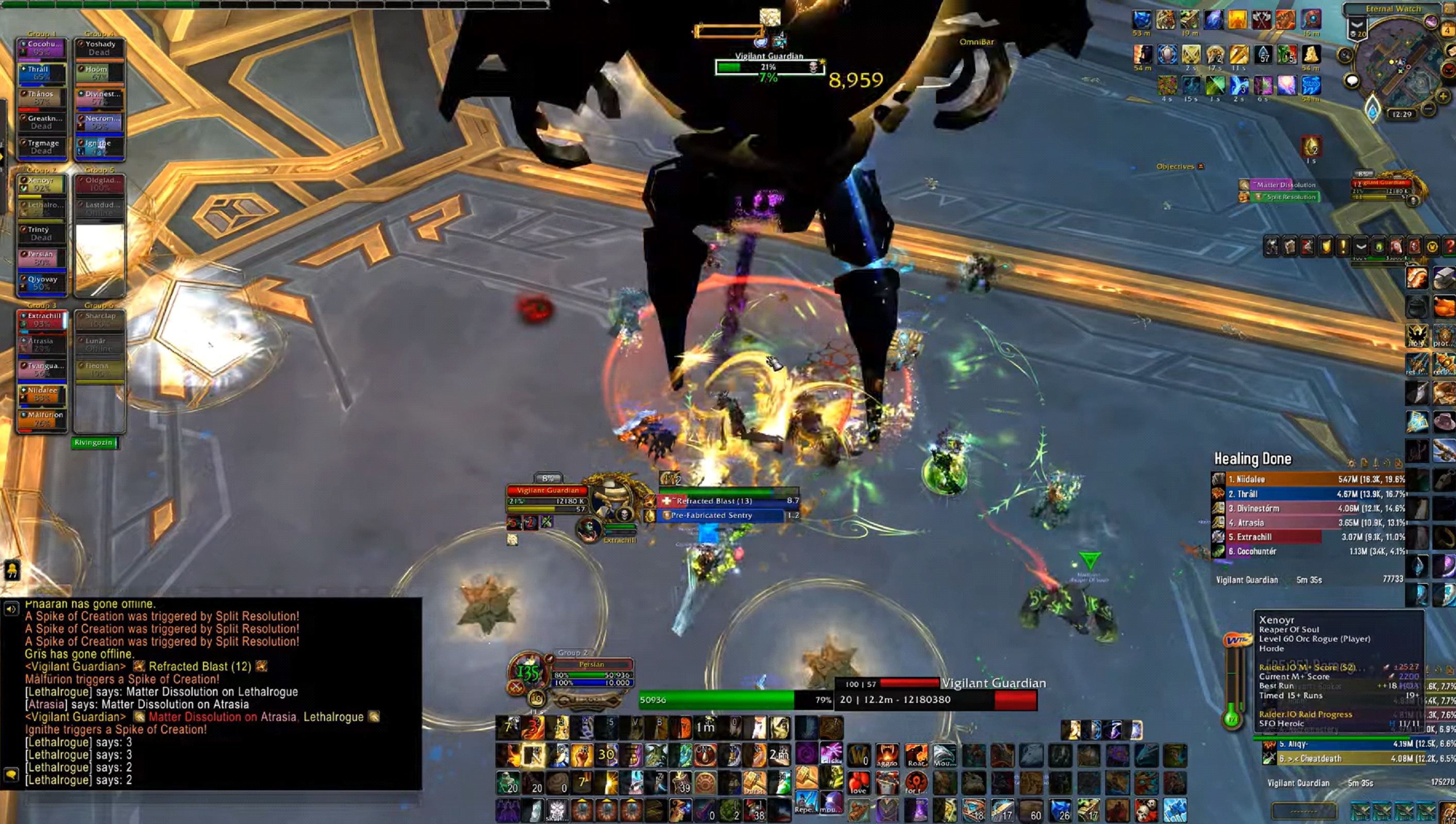Select Thrall's raid frame in Group 1
The width and height of the screenshot is (1456, 824).
pyautogui.click(x=42, y=73)
